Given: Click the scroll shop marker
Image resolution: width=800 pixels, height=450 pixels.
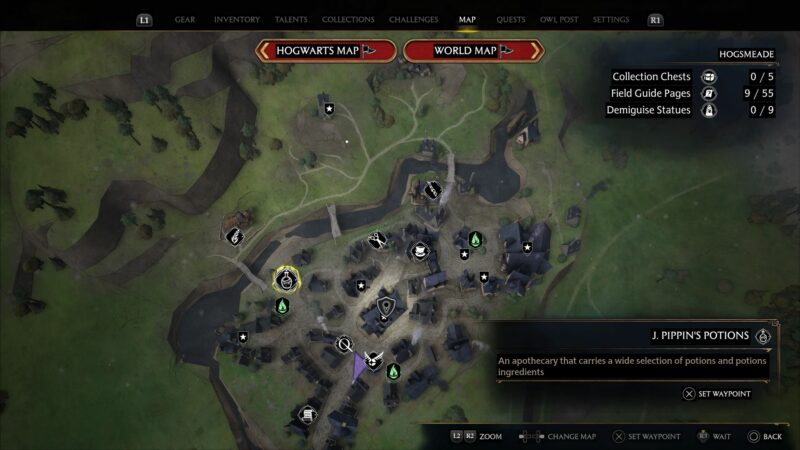Looking at the screenshot, I should pos(308,414).
